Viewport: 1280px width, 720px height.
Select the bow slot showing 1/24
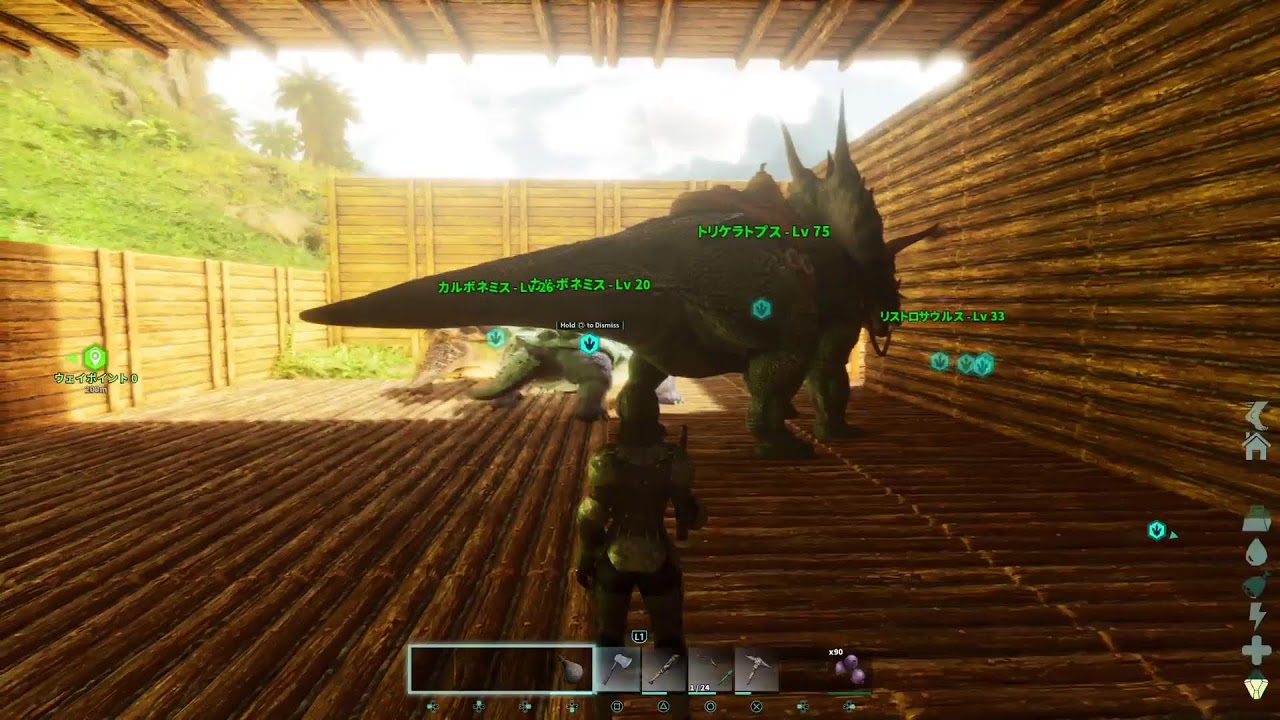pyautogui.click(x=711, y=670)
